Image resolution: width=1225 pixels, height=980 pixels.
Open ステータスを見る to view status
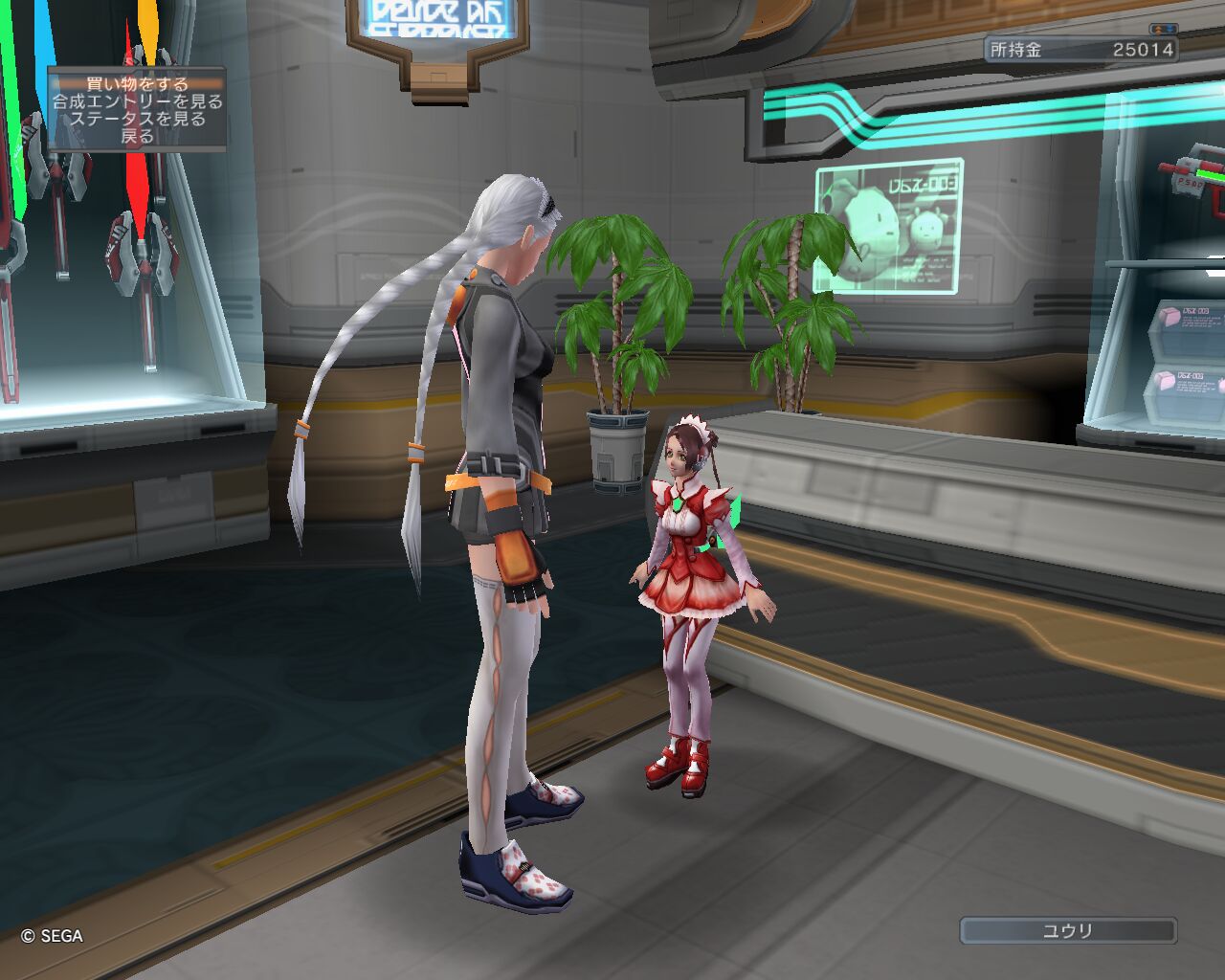pos(137,119)
